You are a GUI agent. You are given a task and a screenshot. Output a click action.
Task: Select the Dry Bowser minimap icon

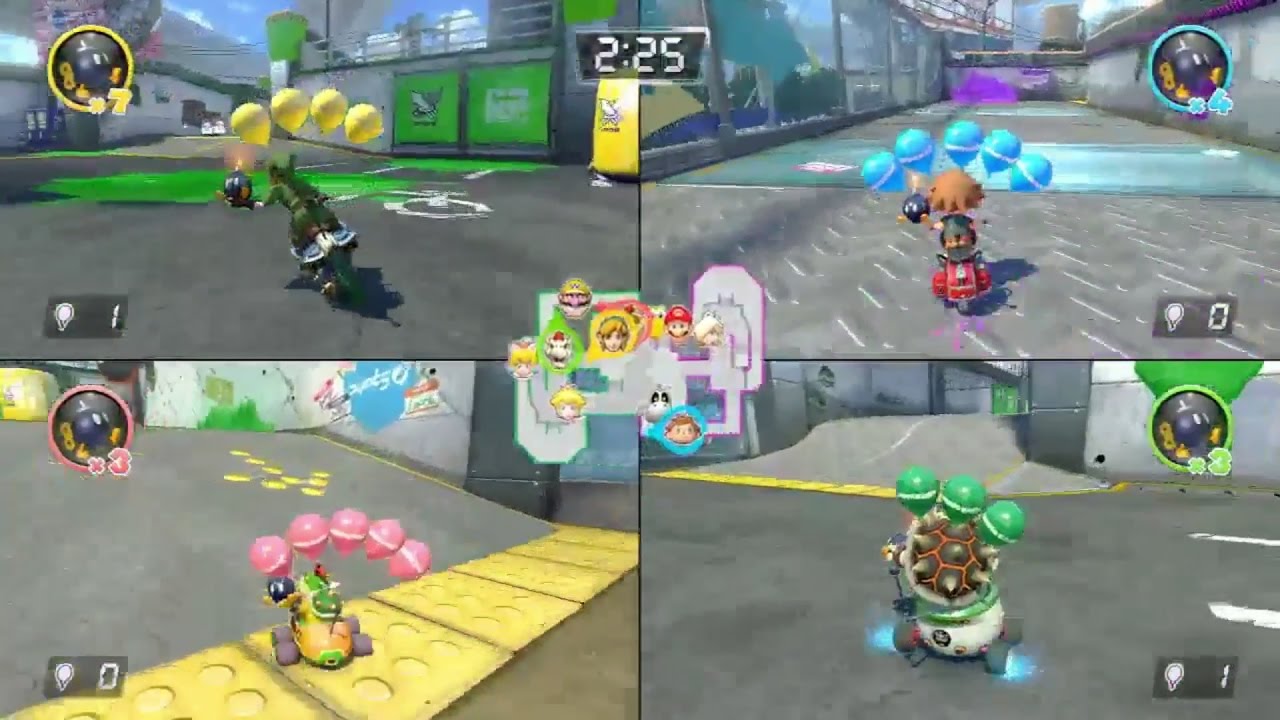point(557,349)
